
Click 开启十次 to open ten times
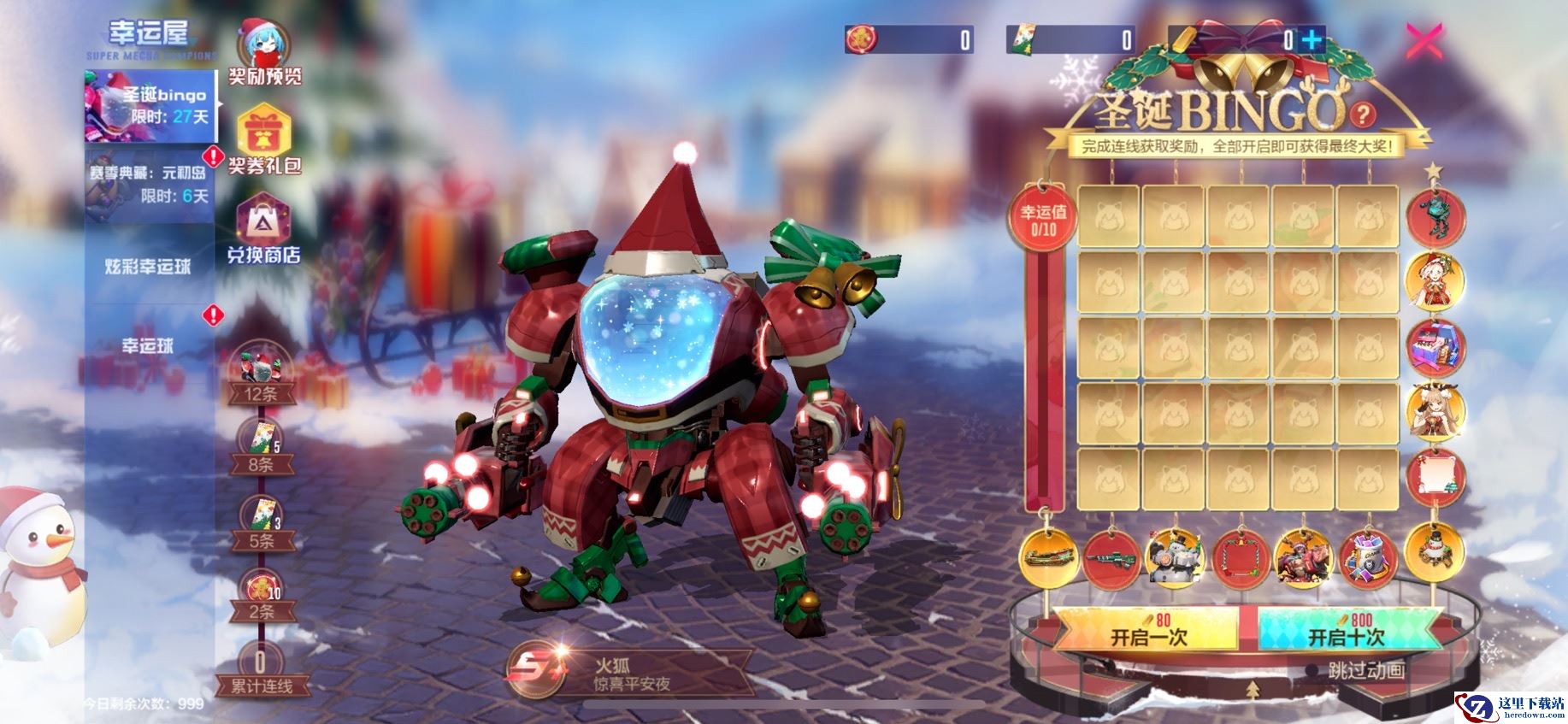(1346, 631)
